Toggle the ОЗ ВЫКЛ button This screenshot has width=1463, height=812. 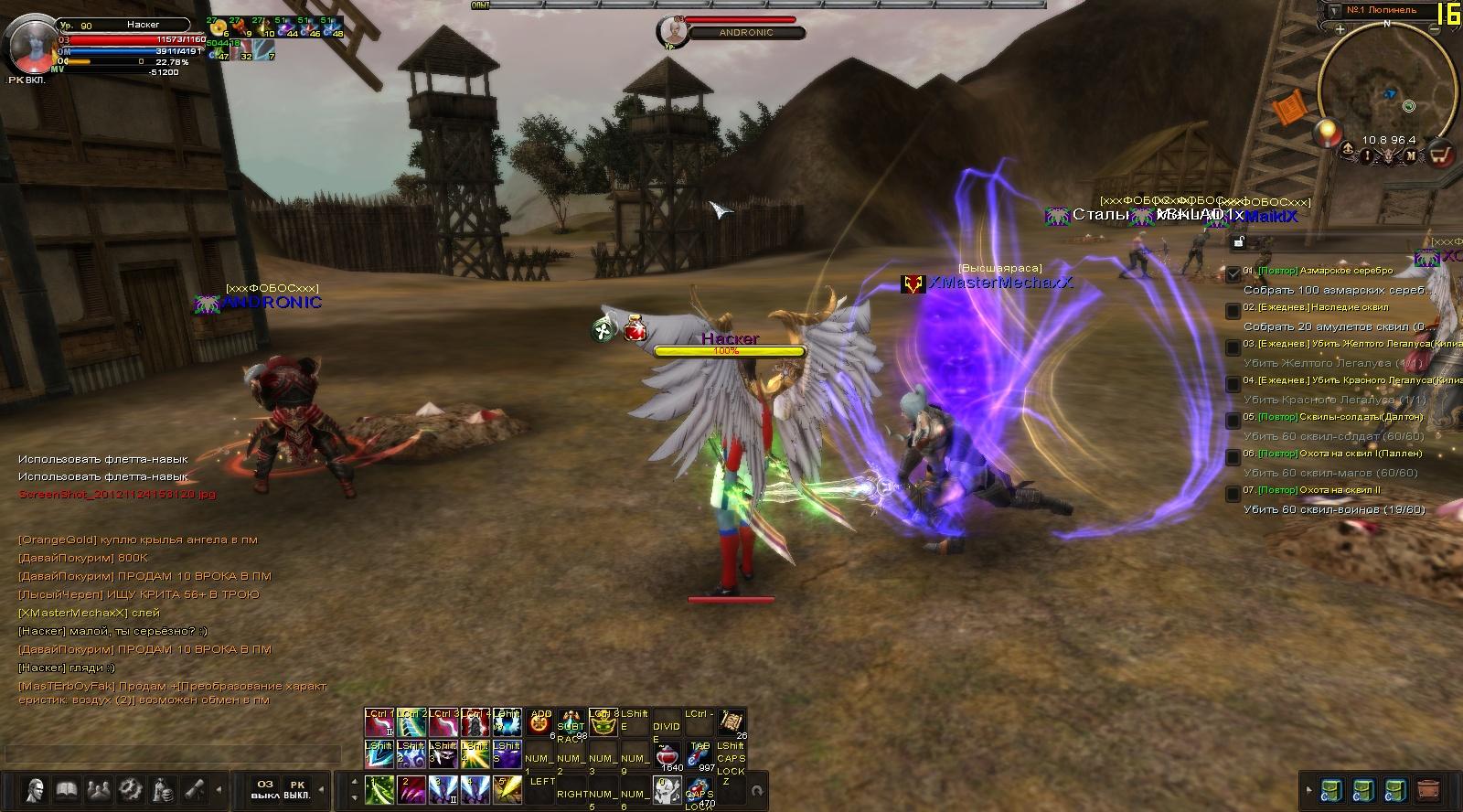tap(264, 789)
